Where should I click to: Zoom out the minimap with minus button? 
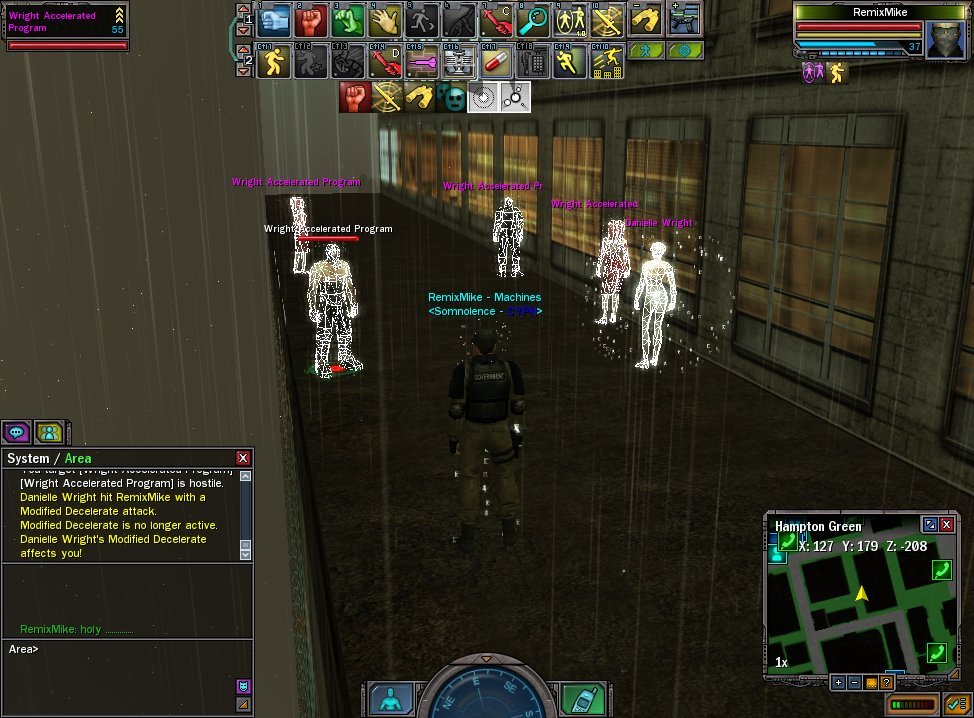pos(854,682)
